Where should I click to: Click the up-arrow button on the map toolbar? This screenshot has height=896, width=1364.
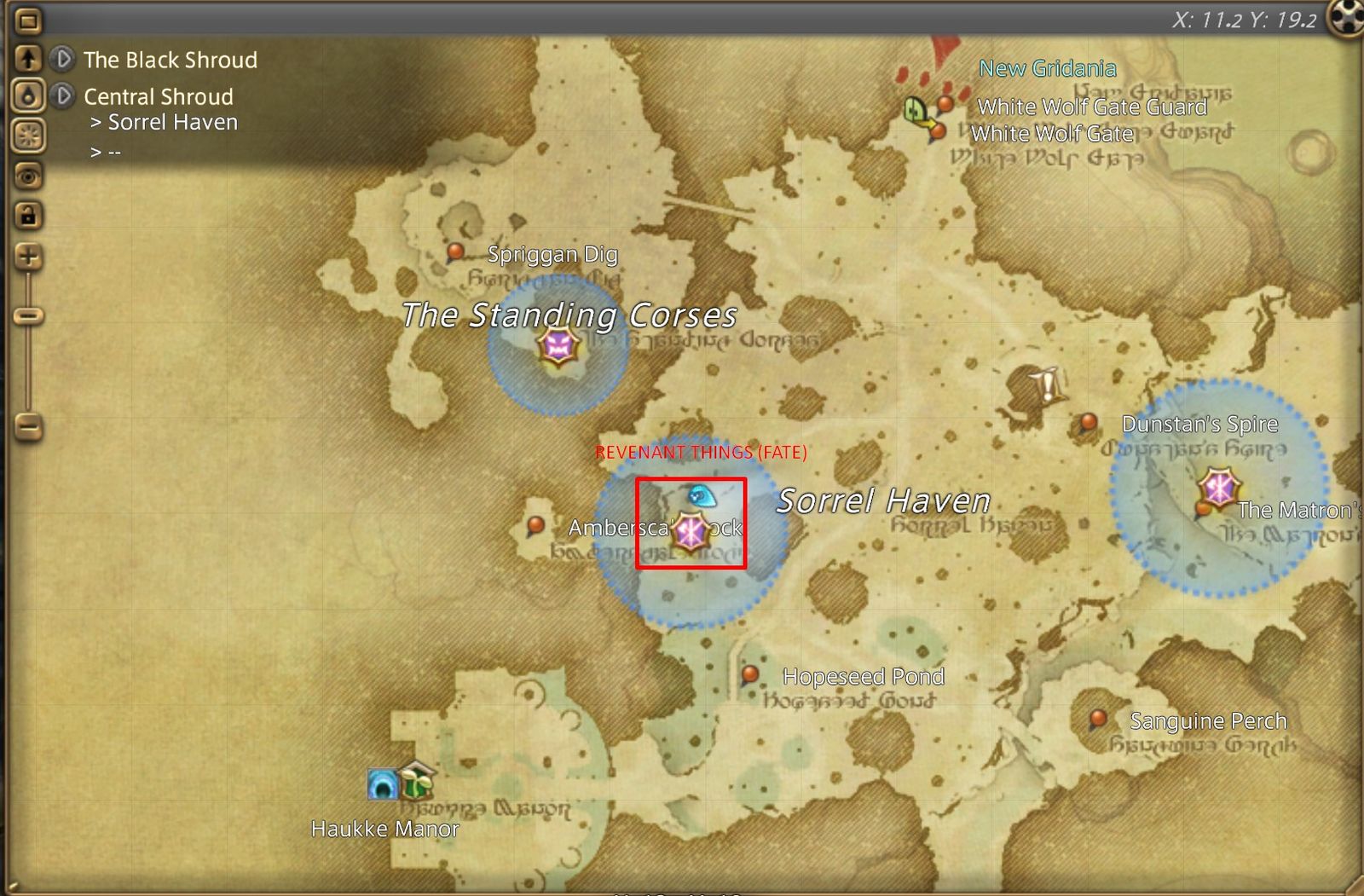point(28,58)
